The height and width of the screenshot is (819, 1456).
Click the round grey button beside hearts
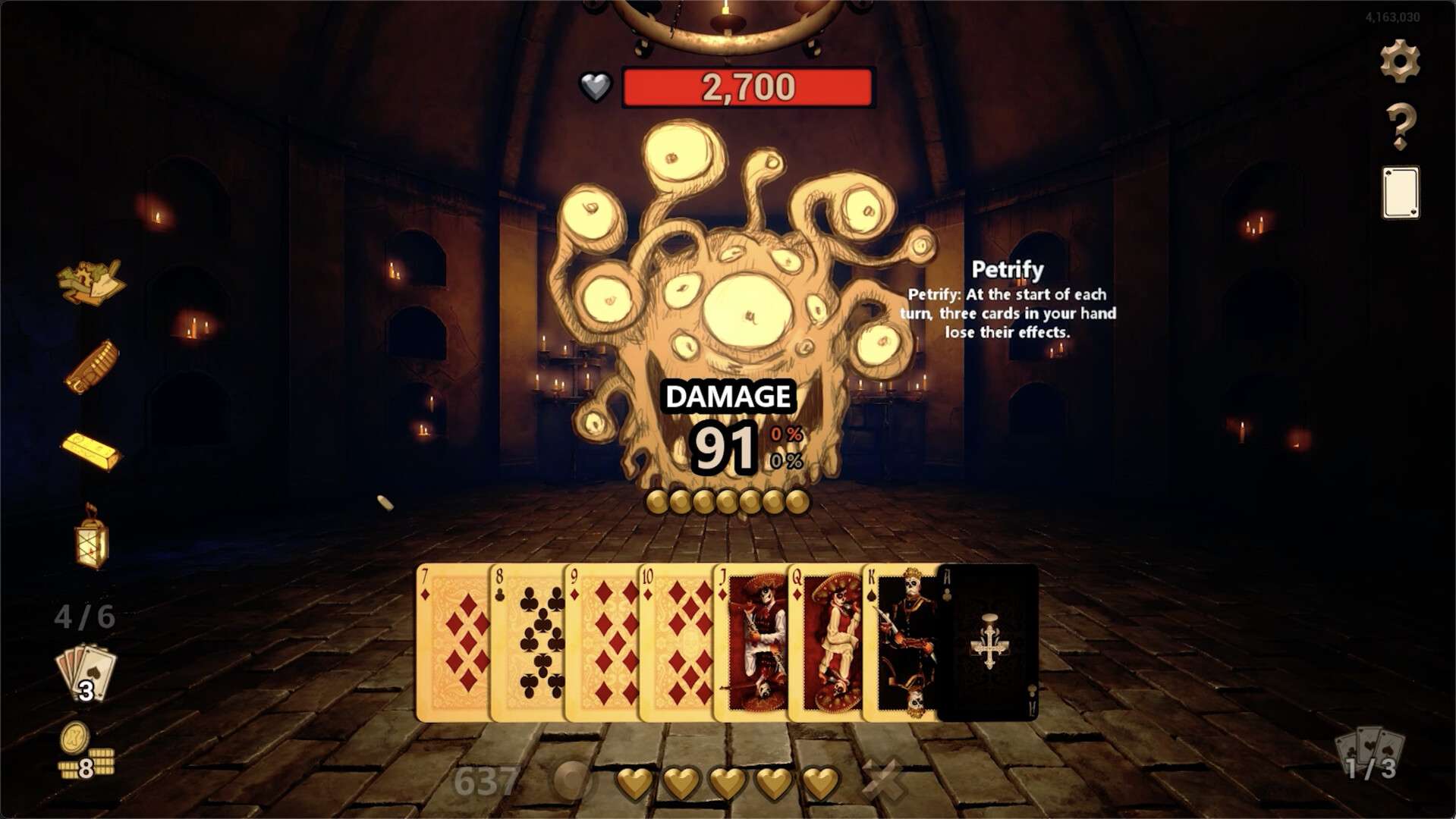click(572, 780)
